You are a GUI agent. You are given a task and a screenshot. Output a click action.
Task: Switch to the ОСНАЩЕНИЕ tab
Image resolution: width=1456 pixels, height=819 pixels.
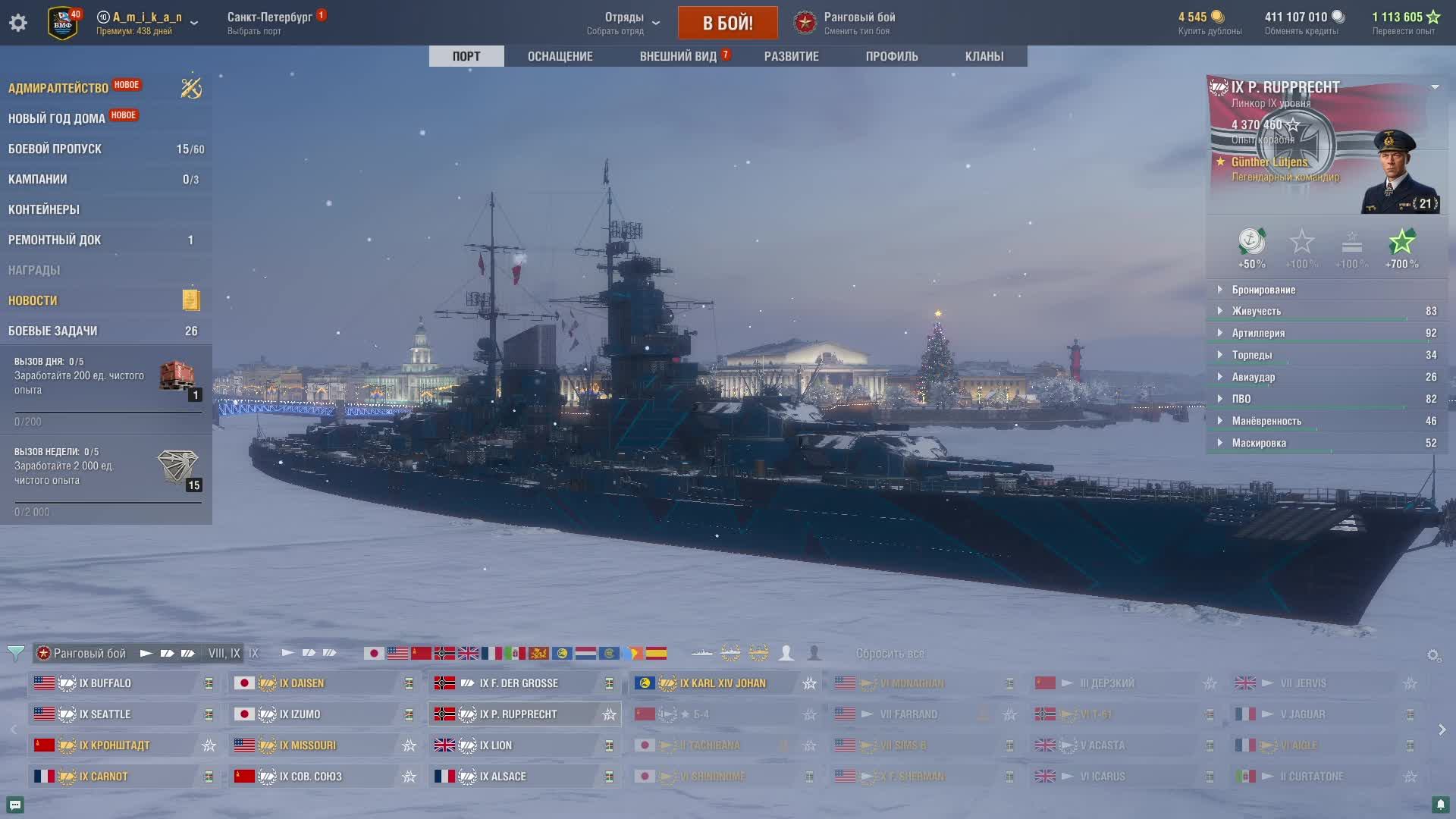560,56
